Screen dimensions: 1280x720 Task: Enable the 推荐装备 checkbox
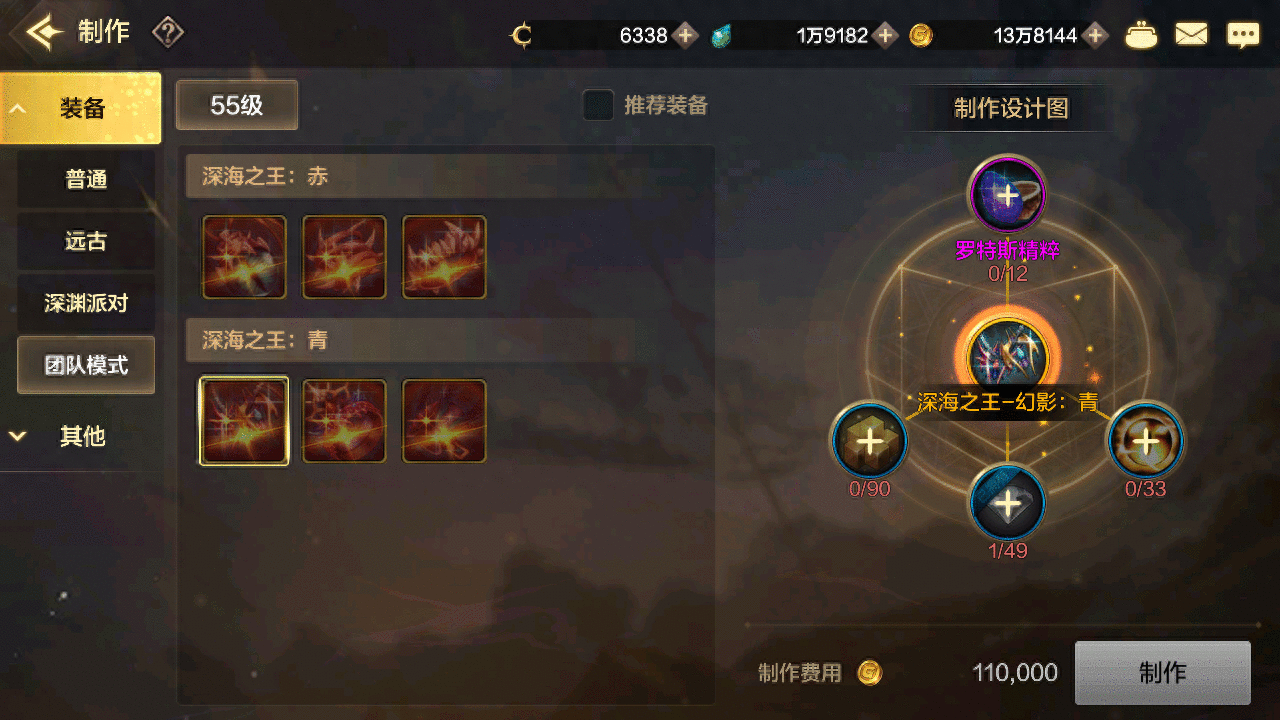click(597, 106)
